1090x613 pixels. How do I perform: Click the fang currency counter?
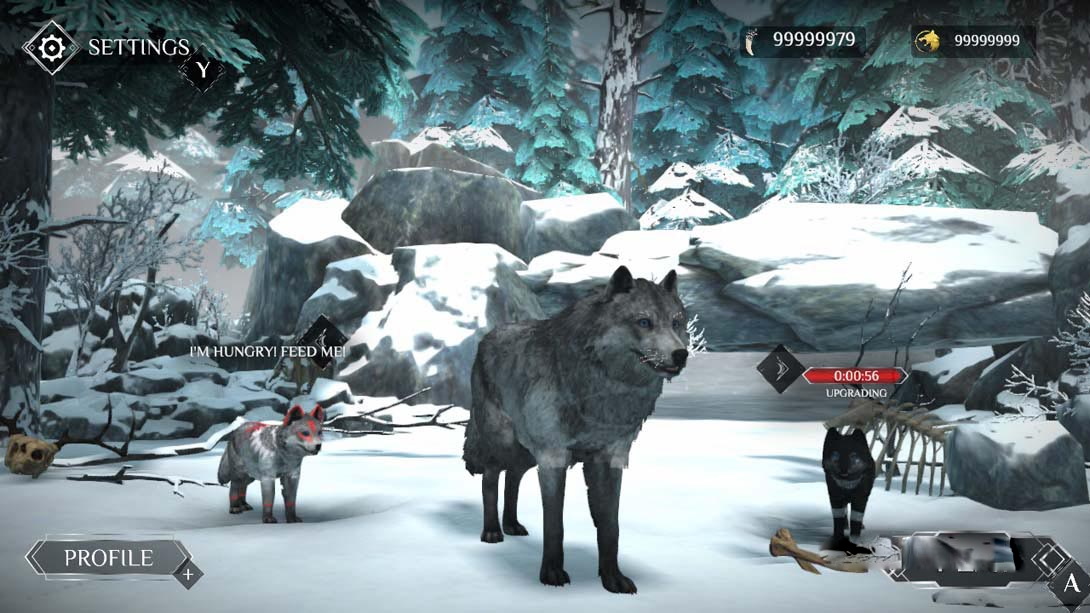pyautogui.click(x=802, y=40)
